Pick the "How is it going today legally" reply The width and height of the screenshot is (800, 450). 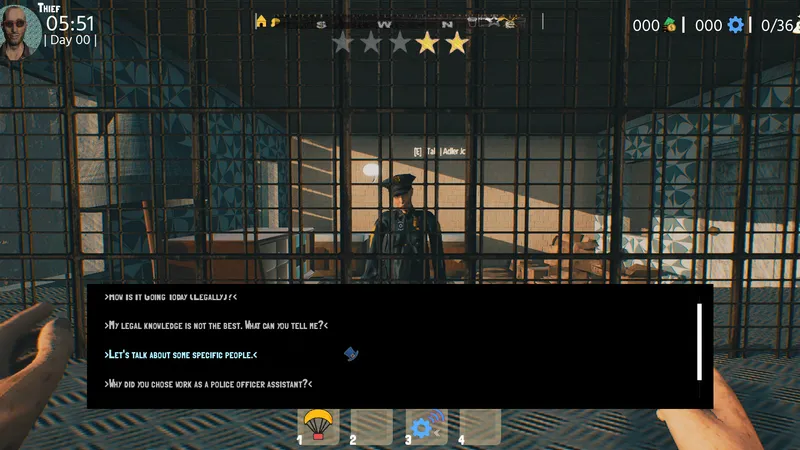(170, 297)
